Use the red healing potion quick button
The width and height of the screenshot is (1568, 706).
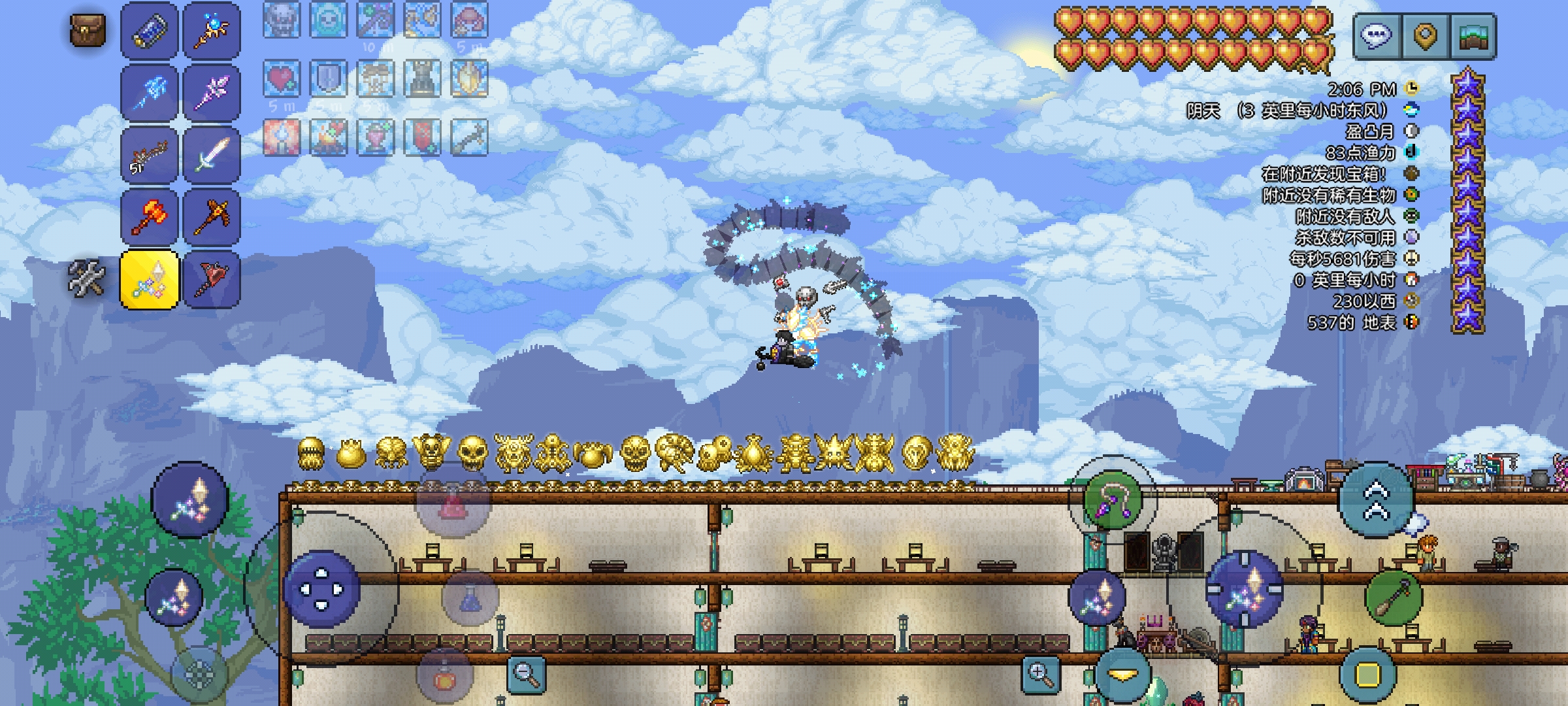pos(452,503)
